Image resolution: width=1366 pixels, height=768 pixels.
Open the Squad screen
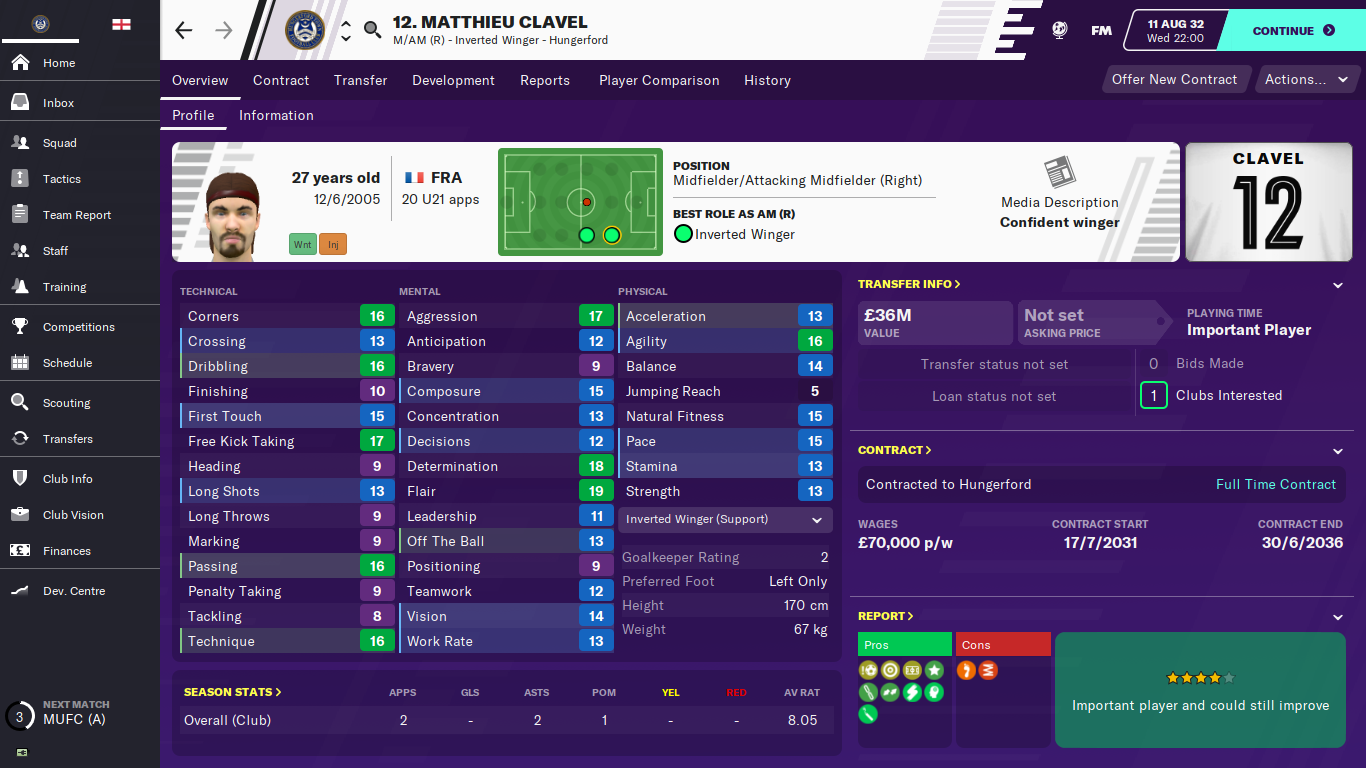coord(59,143)
